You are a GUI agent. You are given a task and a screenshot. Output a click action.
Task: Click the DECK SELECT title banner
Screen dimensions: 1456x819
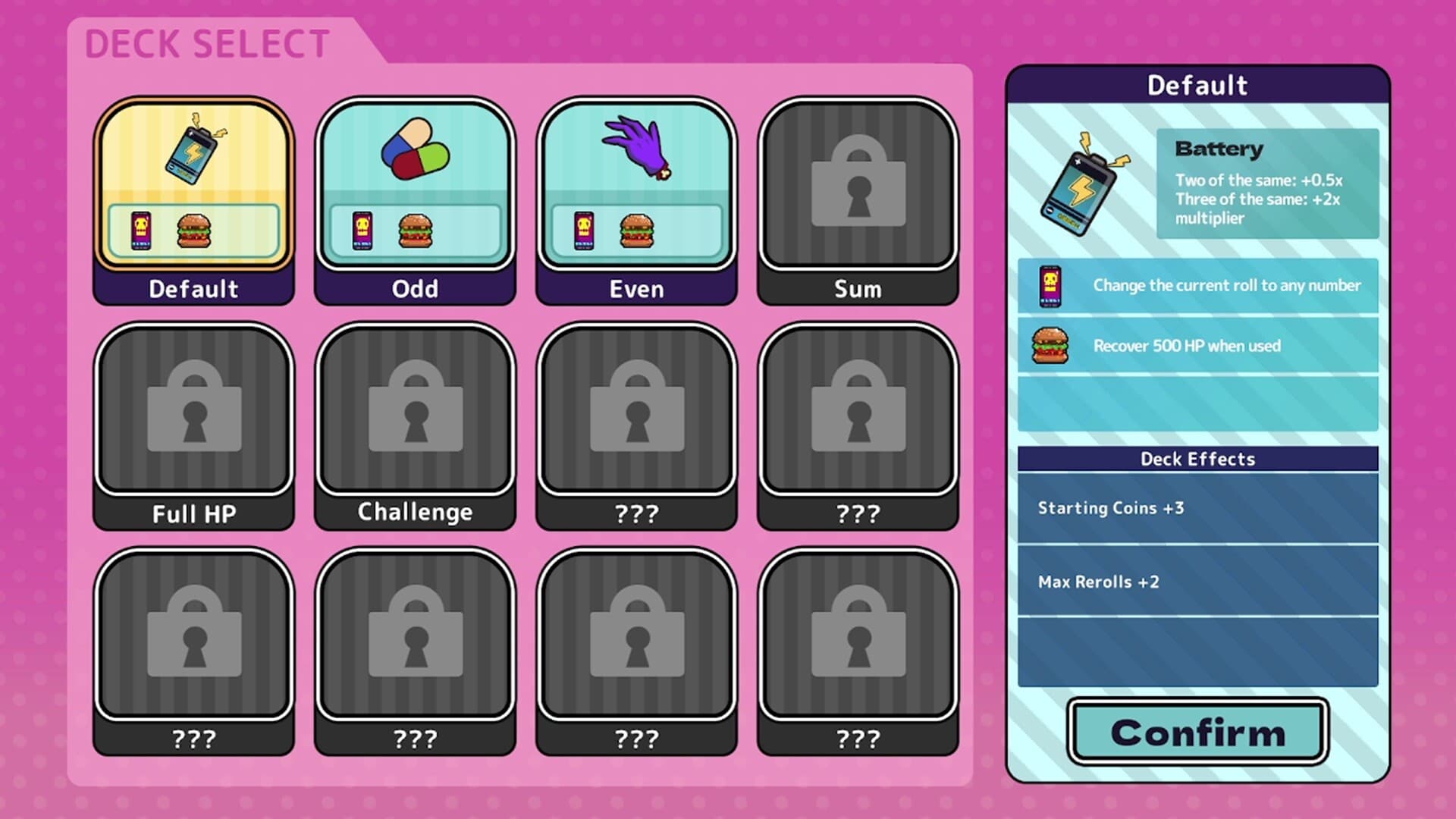[206, 43]
